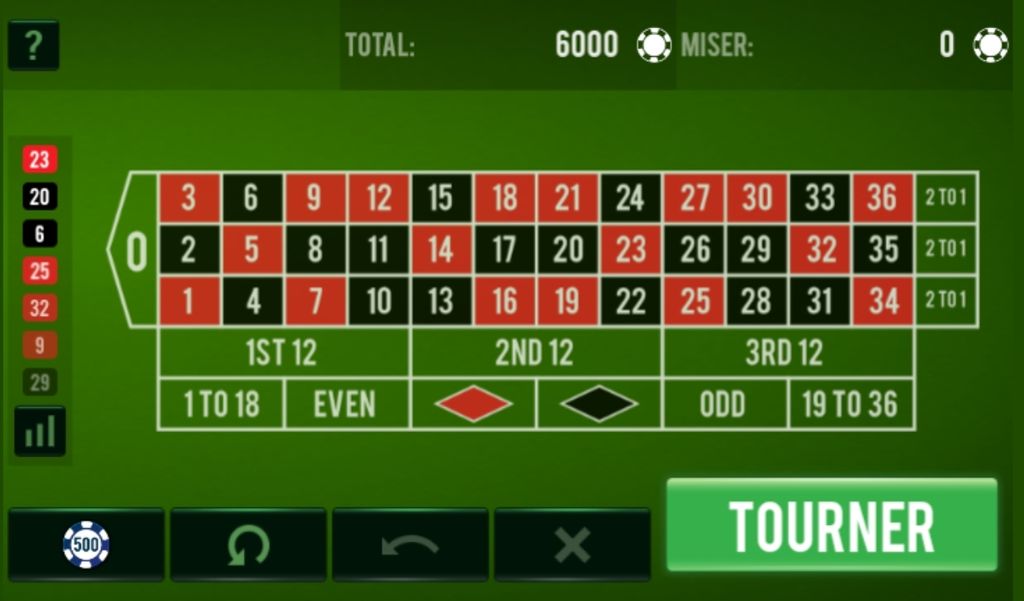Undo the last bet with the curved arrow

[410, 545]
